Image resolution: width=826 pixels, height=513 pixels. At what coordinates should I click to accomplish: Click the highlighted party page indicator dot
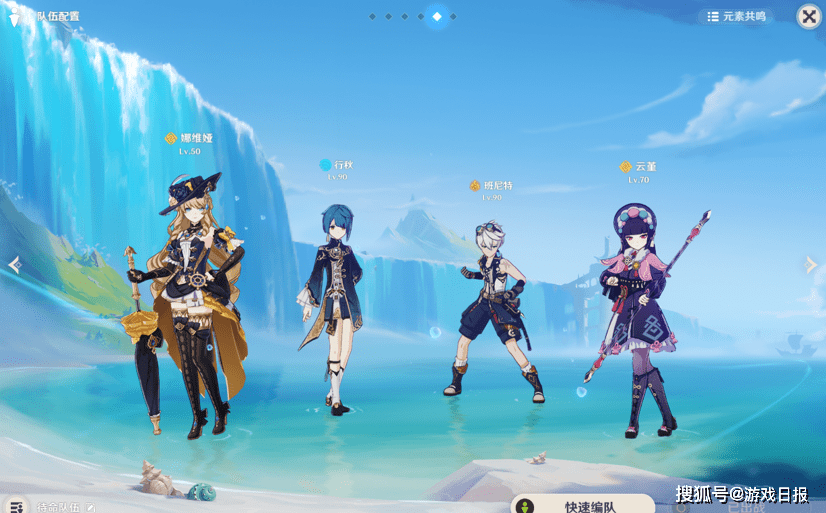point(437,16)
